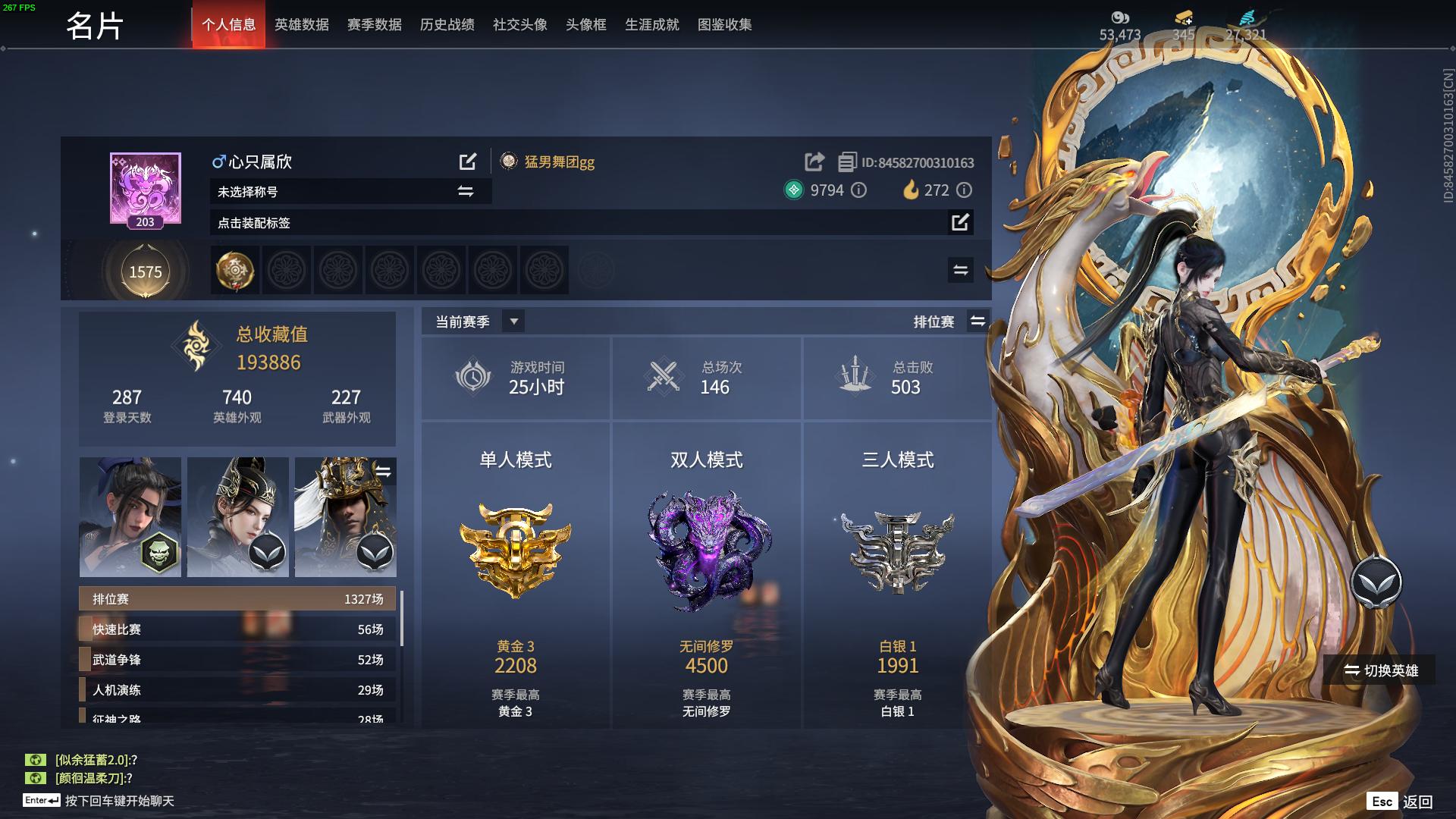Screen dimensions: 1456x819
Task: Open the purple dragon avatar portrait
Action: pos(146,188)
